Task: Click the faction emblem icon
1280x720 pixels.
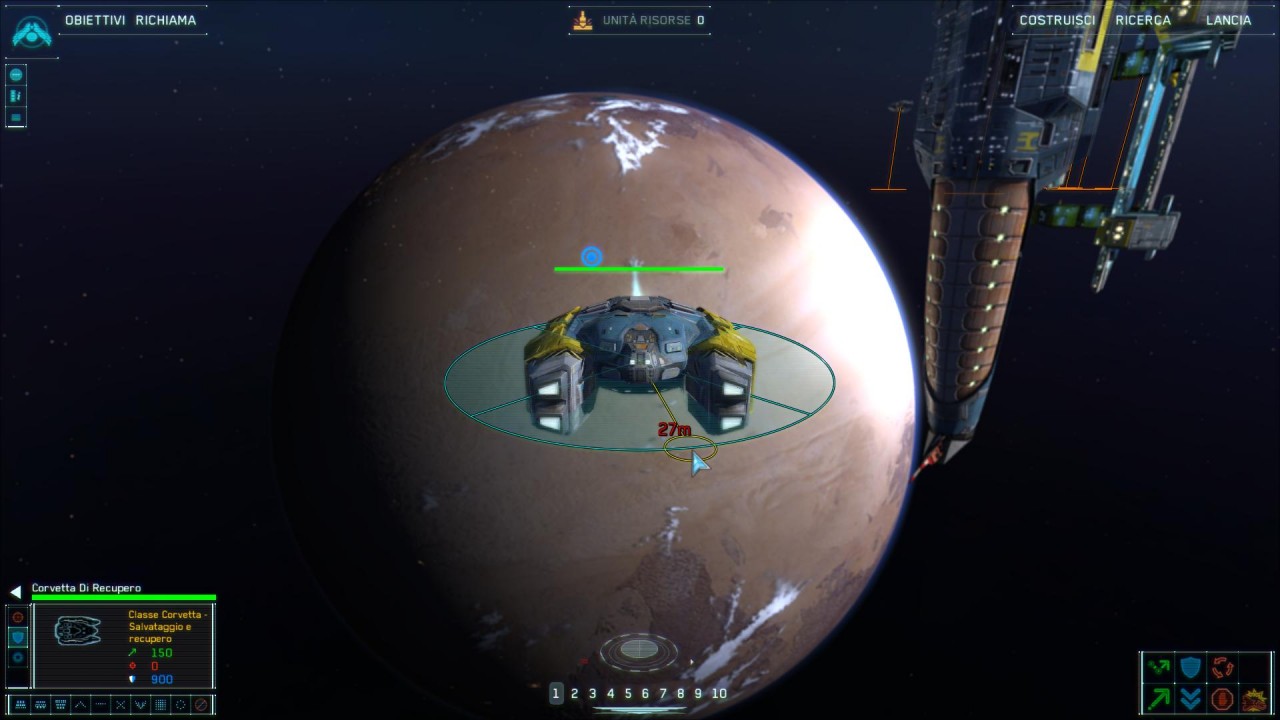Action: pos(30,31)
